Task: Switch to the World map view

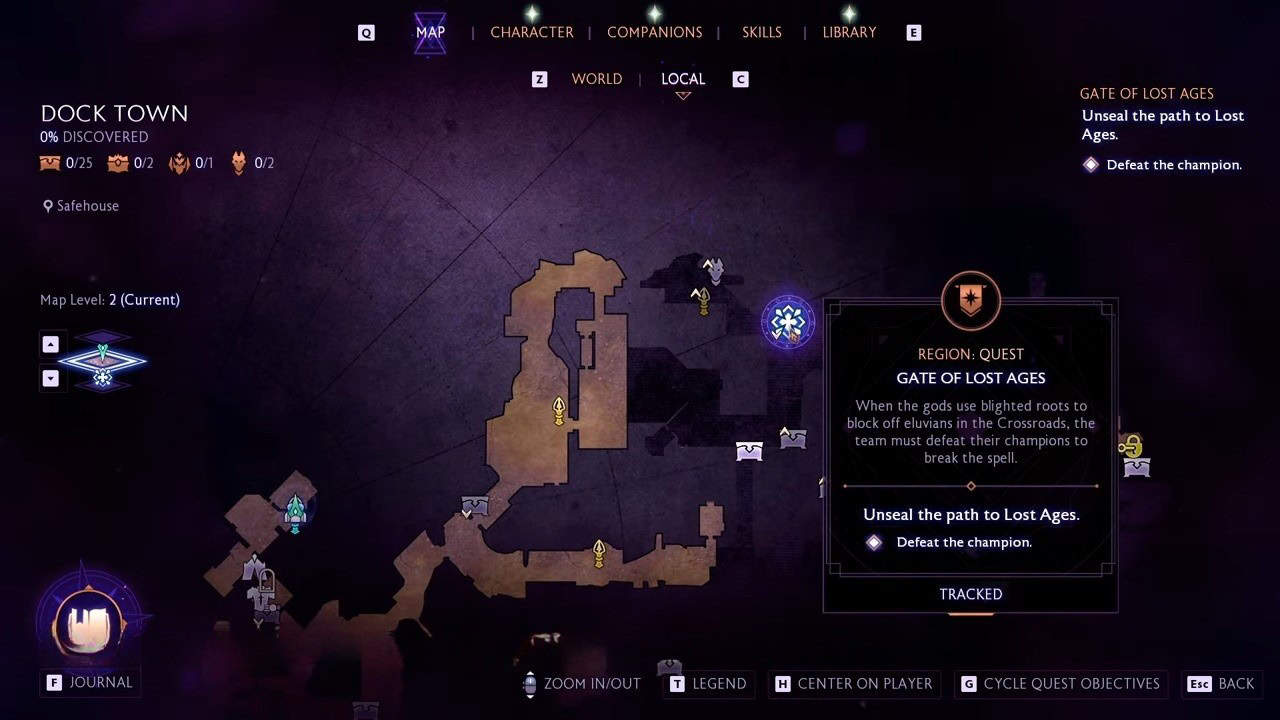Action: click(x=596, y=79)
